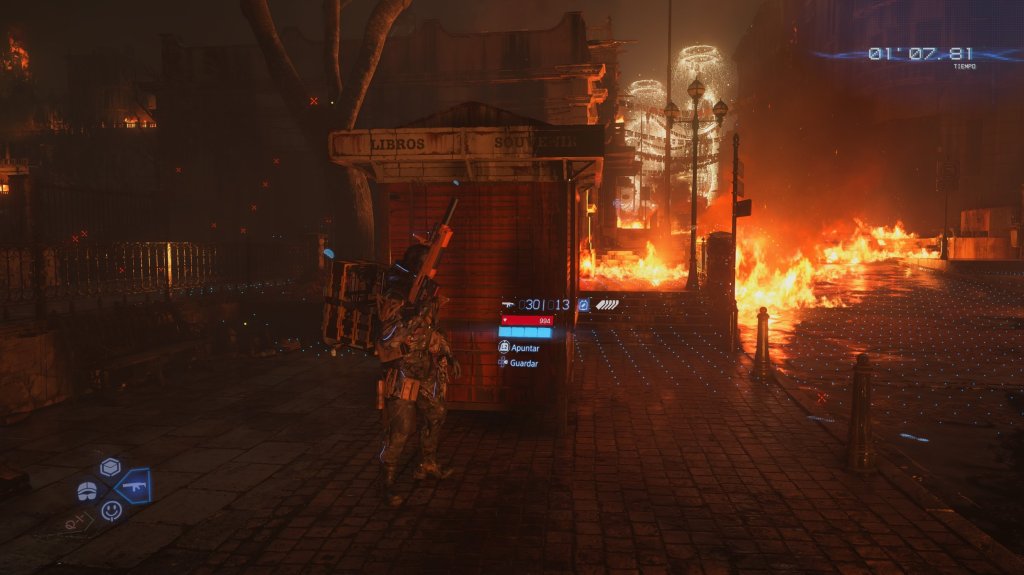Image resolution: width=1024 pixels, height=575 pixels.
Task: Choose the cube cargo icon in wheel
Action: (x=110, y=467)
